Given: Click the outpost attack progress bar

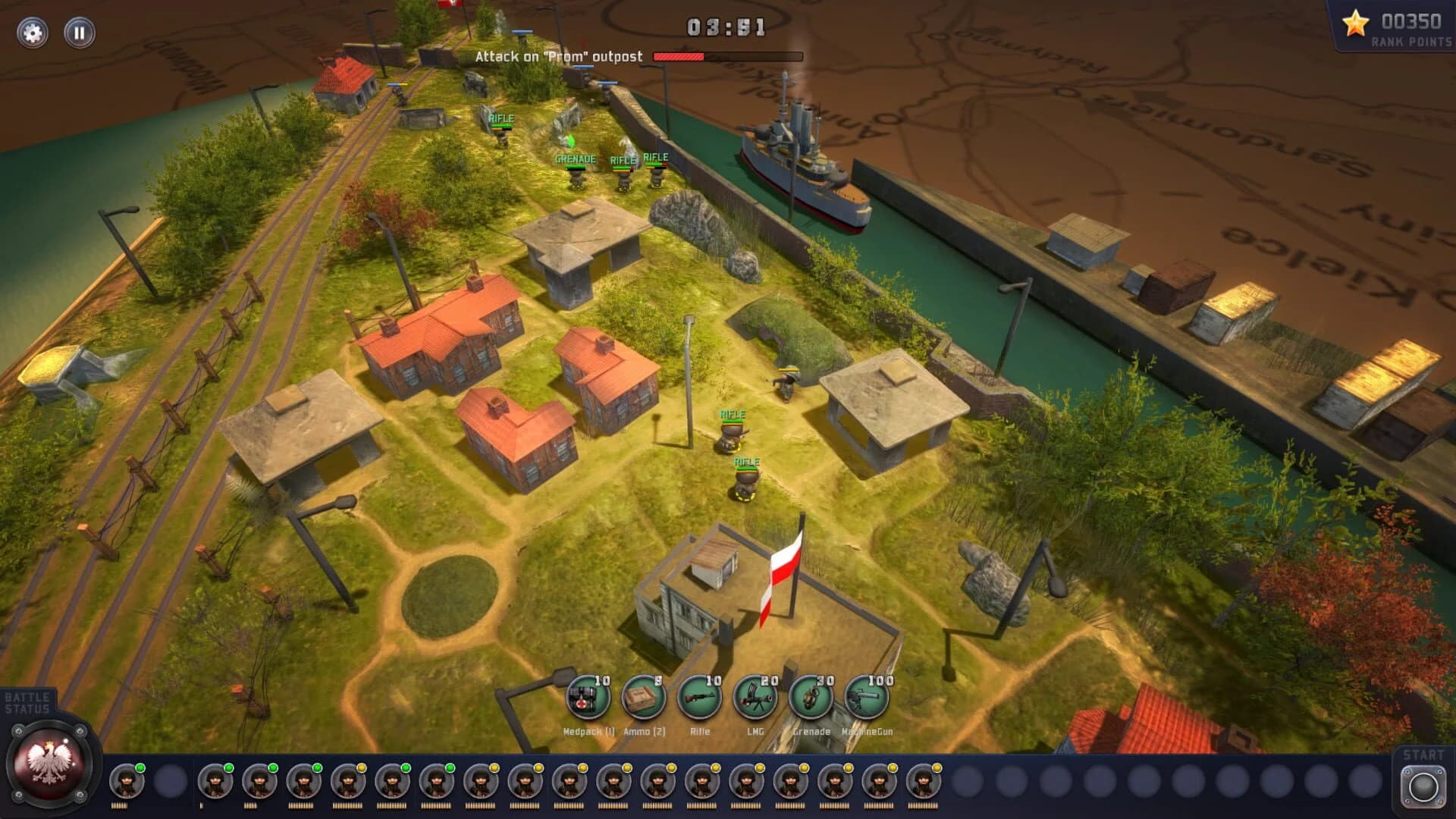Looking at the screenshot, I should [x=726, y=55].
